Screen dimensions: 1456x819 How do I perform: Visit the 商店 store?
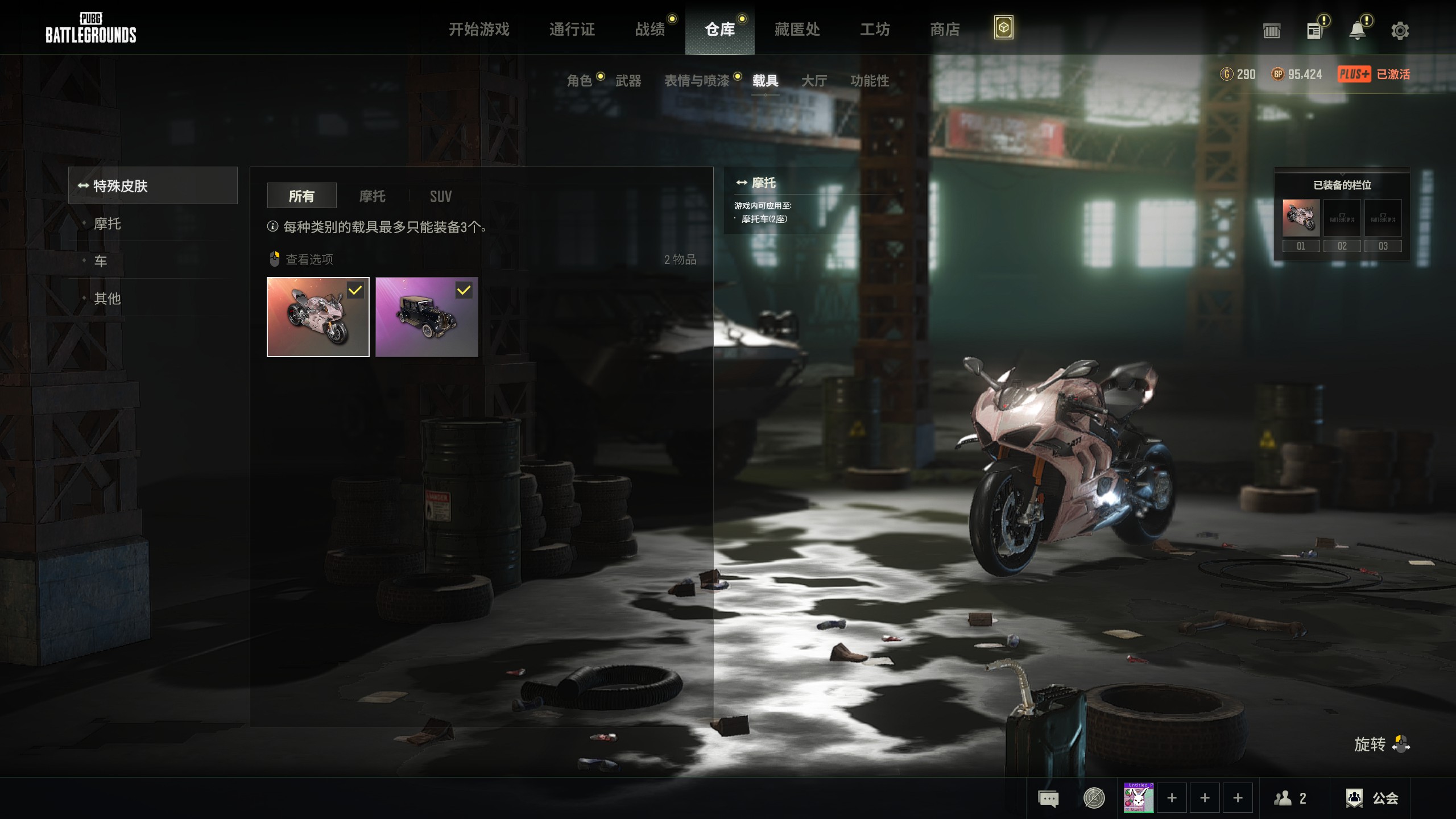pos(945,29)
